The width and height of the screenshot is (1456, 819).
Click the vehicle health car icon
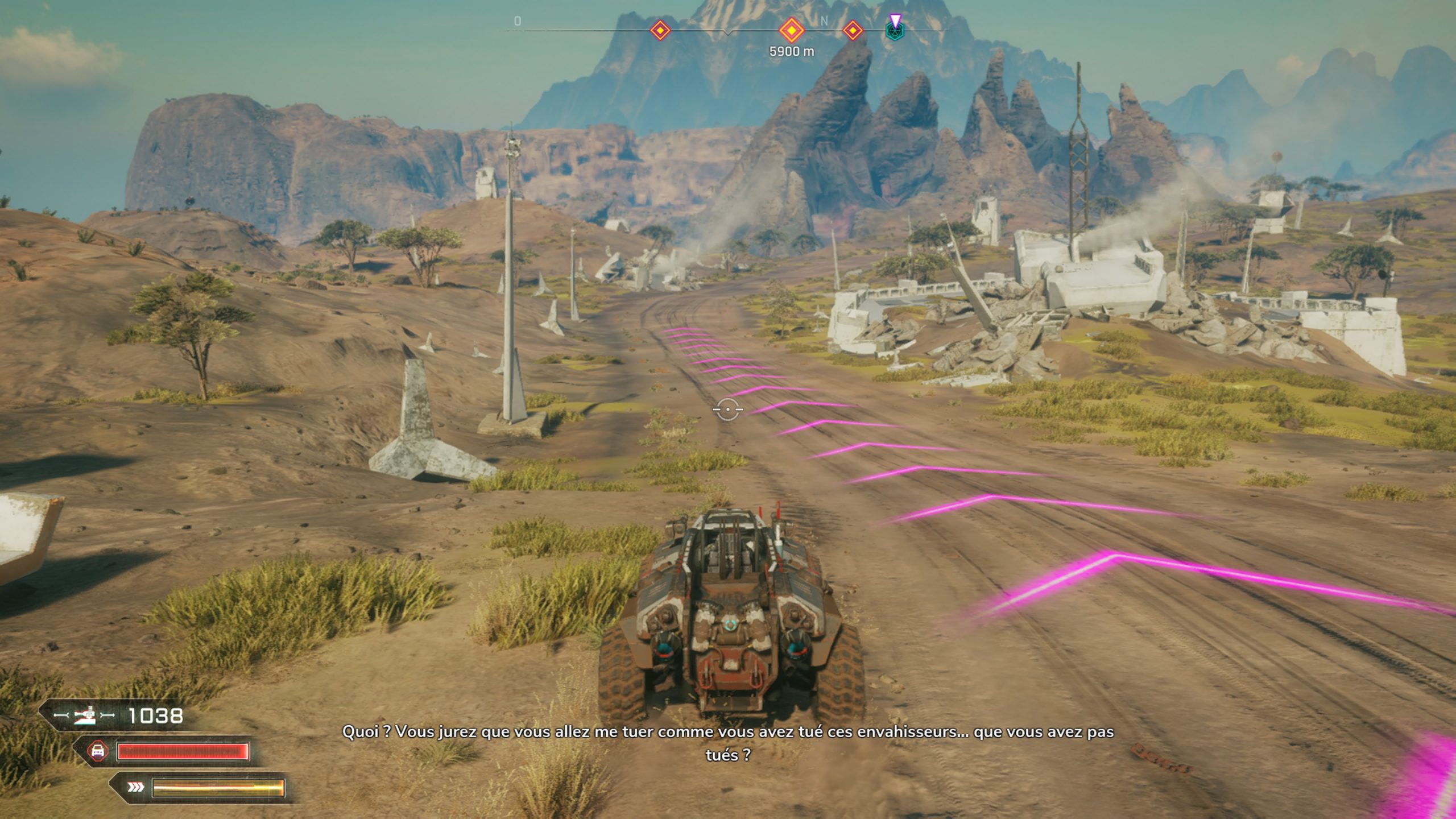[98, 751]
